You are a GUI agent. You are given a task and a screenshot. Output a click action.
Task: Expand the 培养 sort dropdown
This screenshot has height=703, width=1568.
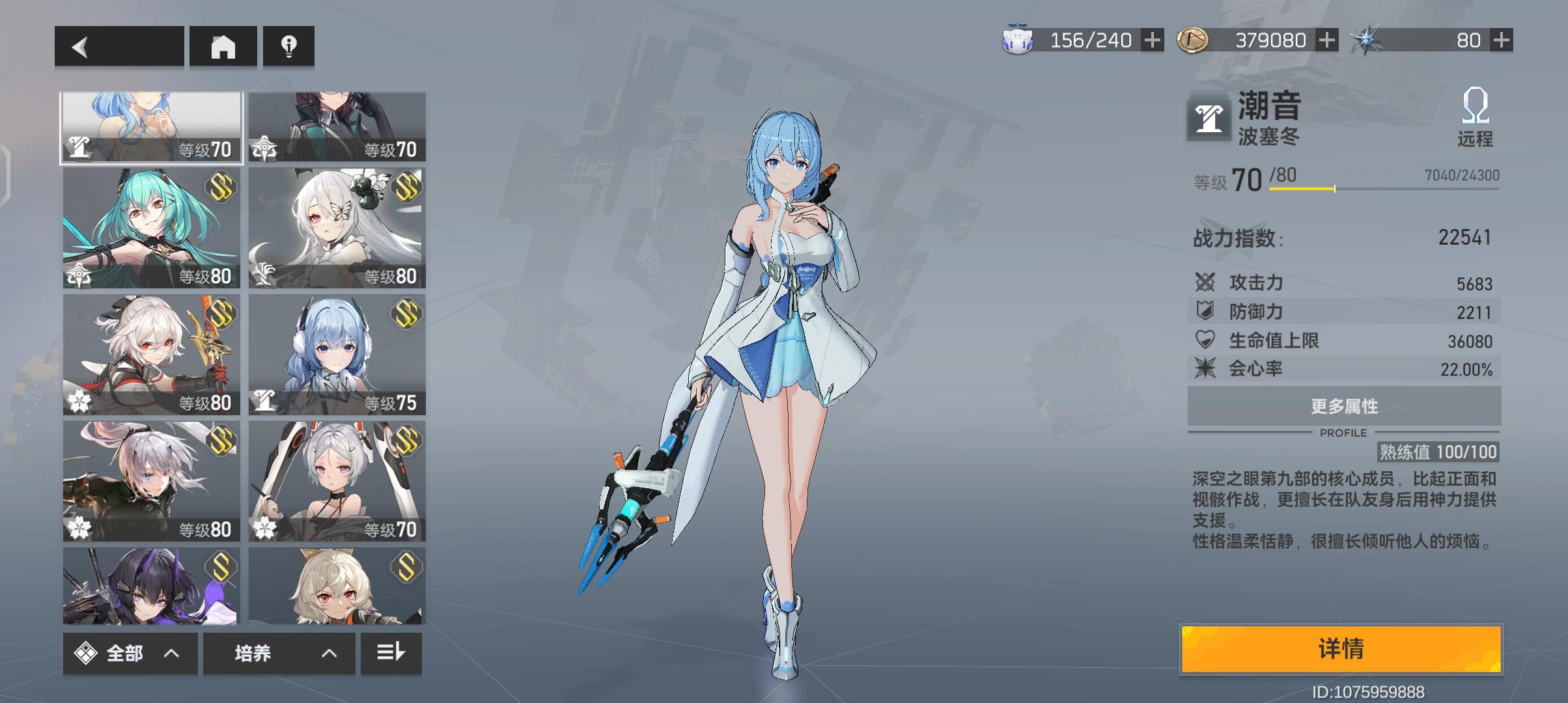point(280,653)
